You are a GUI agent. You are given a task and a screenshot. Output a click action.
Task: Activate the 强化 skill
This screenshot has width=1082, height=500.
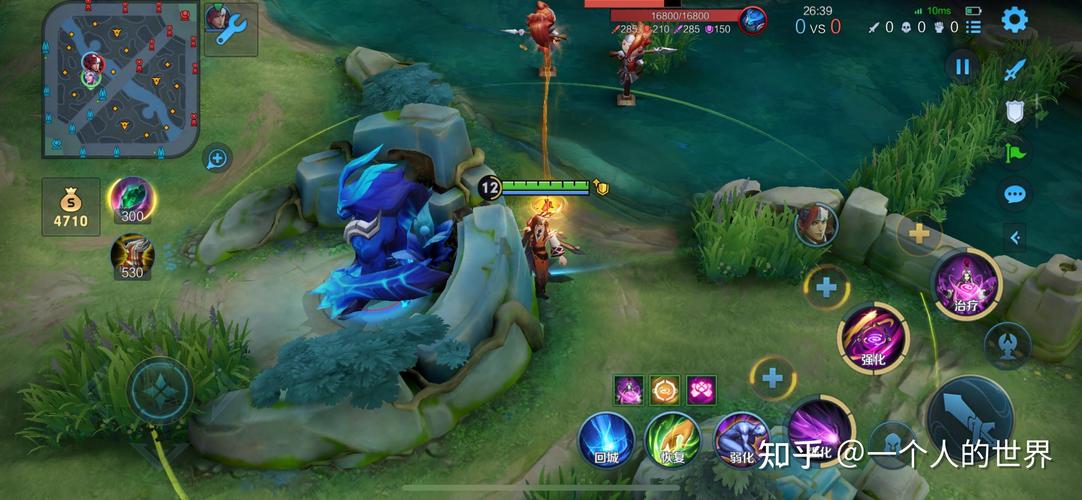(x=873, y=338)
